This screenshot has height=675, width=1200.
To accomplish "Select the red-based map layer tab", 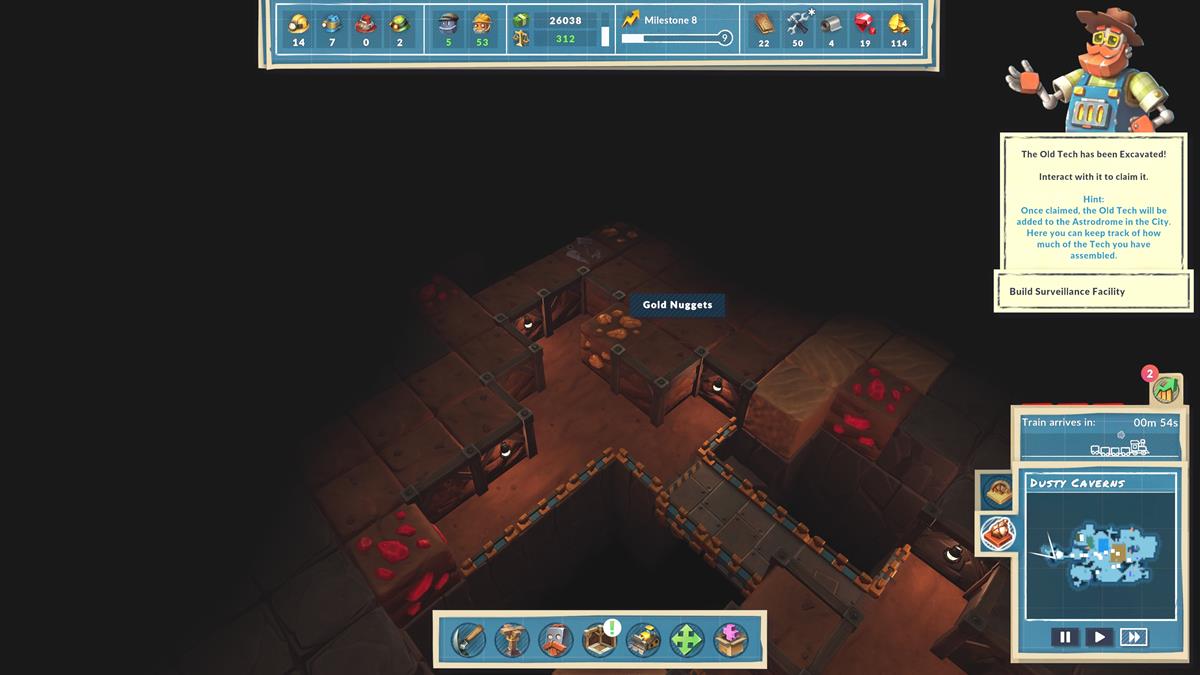I will tap(997, 532).
